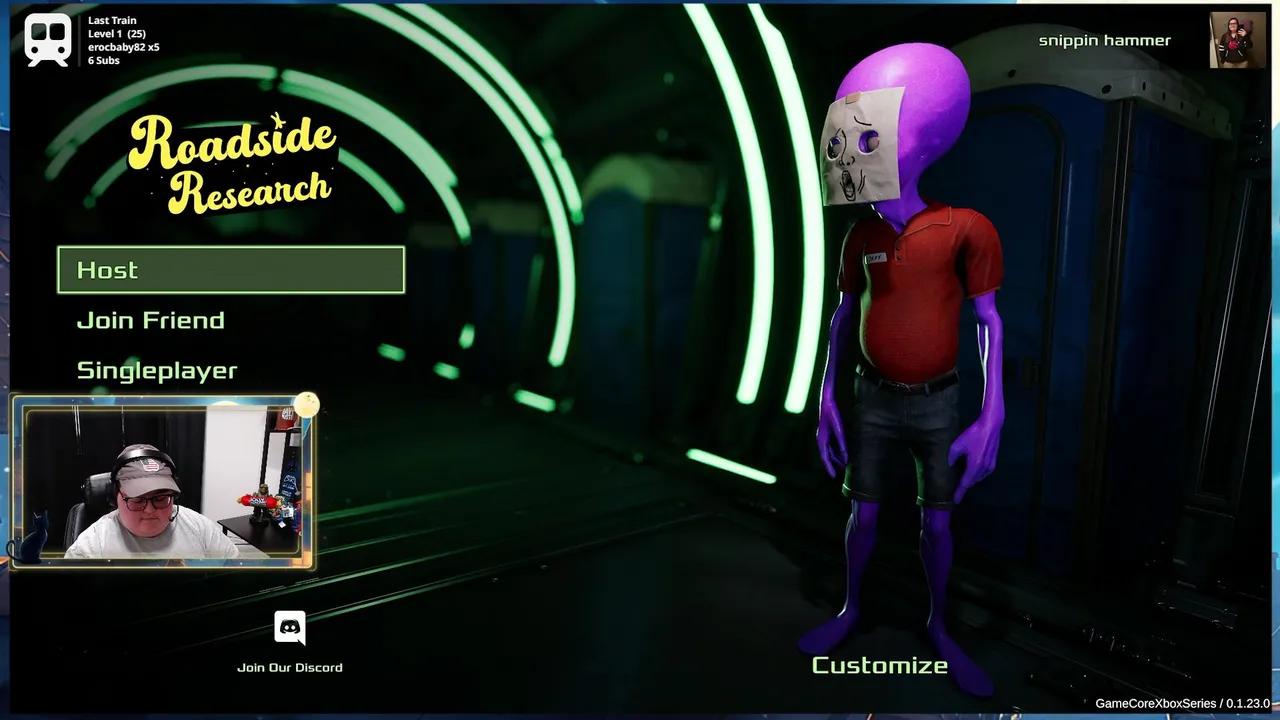Click the 6 Subs counter text
Image resolution: width=1280 pixels, height=720 pixels.
click(105, 60)
